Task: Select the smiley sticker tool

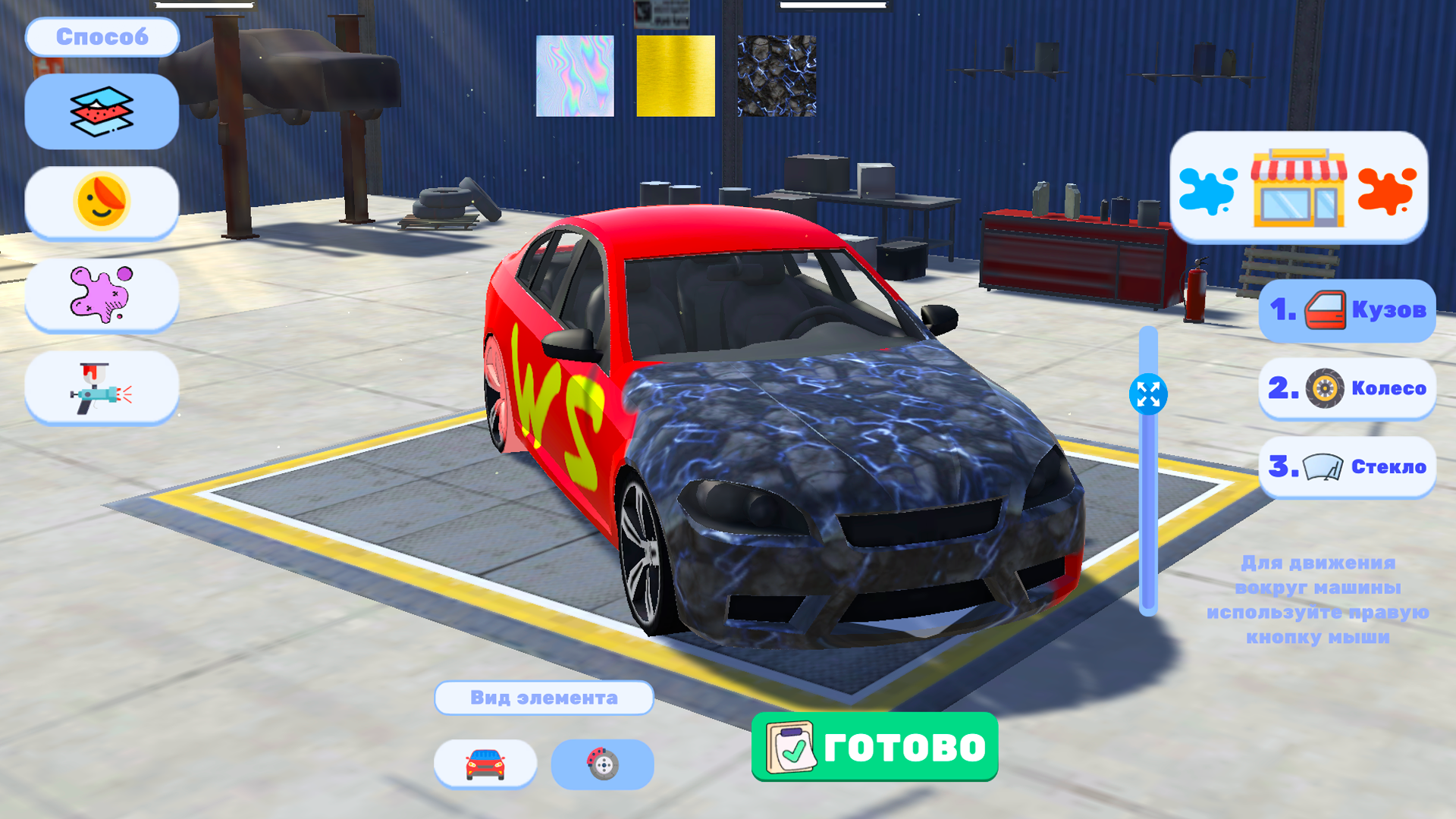Action: [101, 202]
